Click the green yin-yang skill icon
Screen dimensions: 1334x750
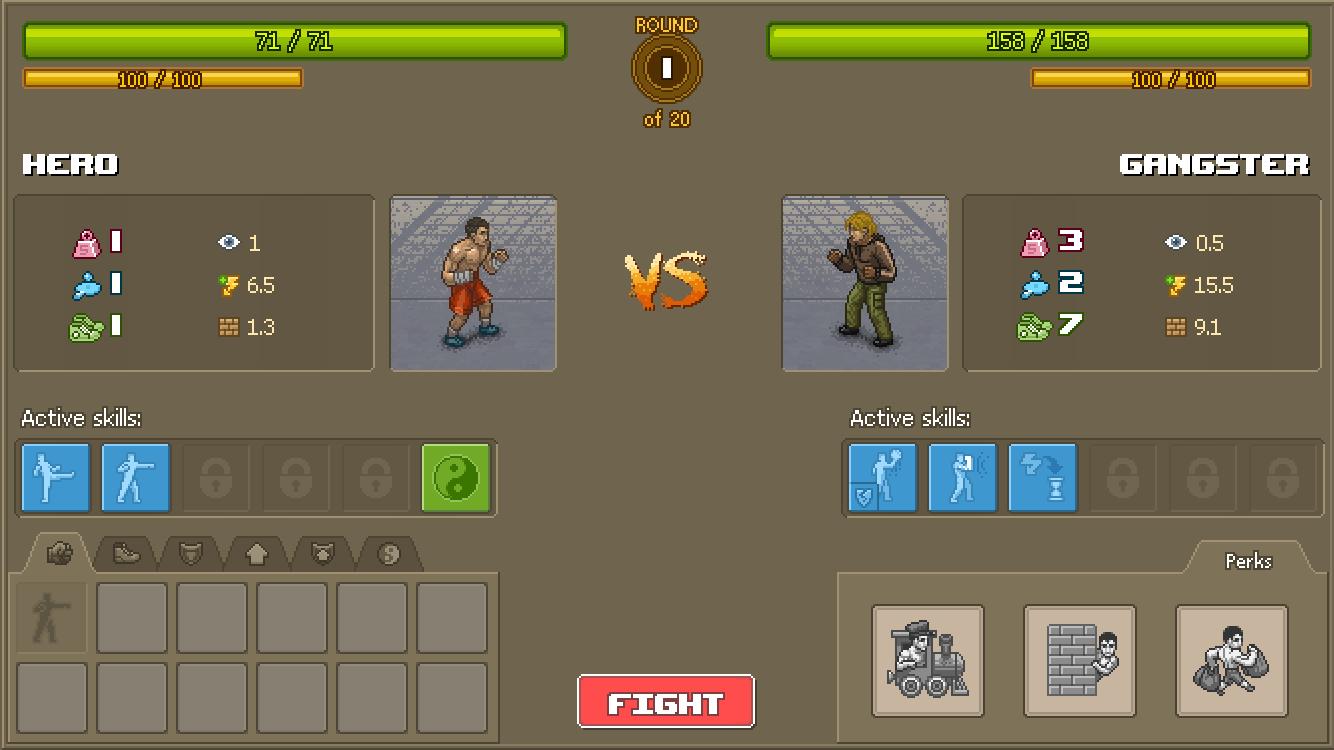[x=458, y=478]
